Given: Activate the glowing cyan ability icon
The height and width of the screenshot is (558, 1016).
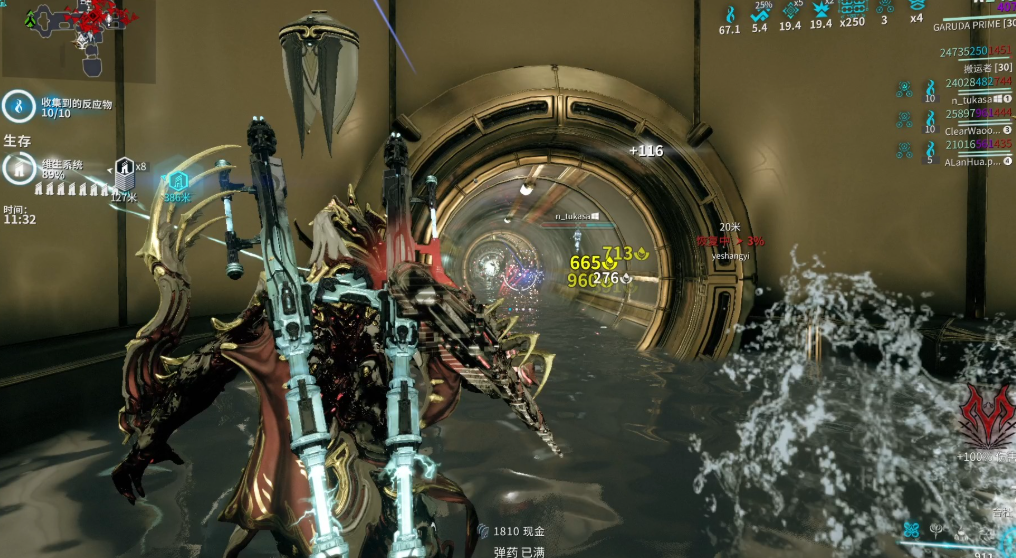Looking at the screenshot, I should pos(911,530).
